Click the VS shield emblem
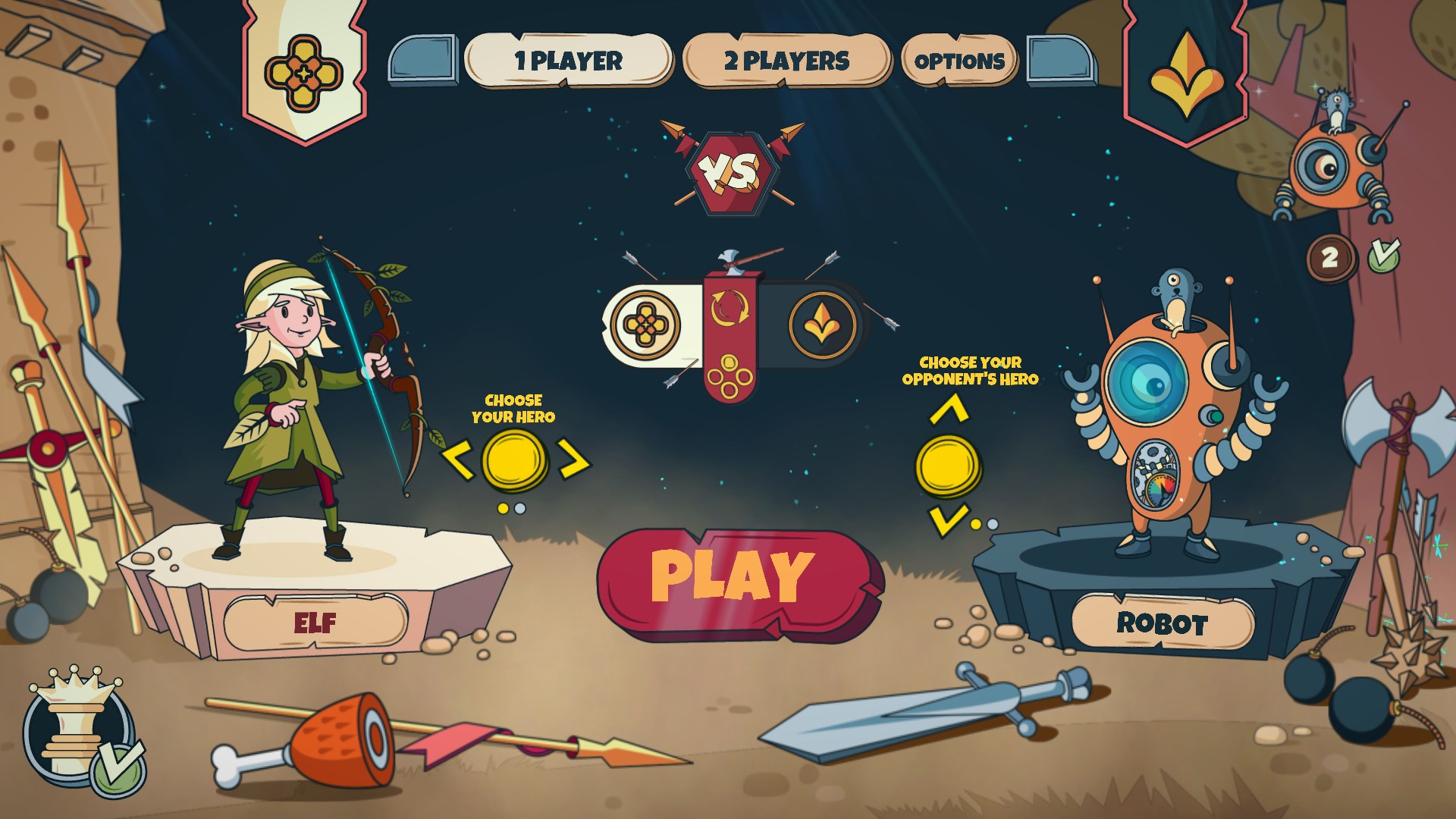This screenshot has width=1456, height=819. pos(730,173)
